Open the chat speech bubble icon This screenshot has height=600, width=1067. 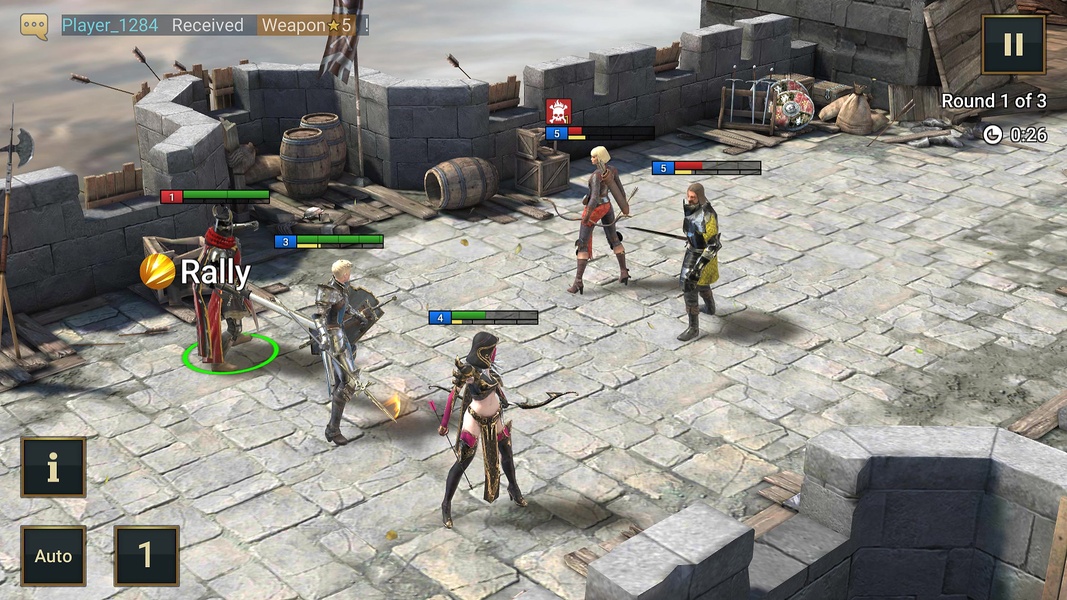point(34,26)
